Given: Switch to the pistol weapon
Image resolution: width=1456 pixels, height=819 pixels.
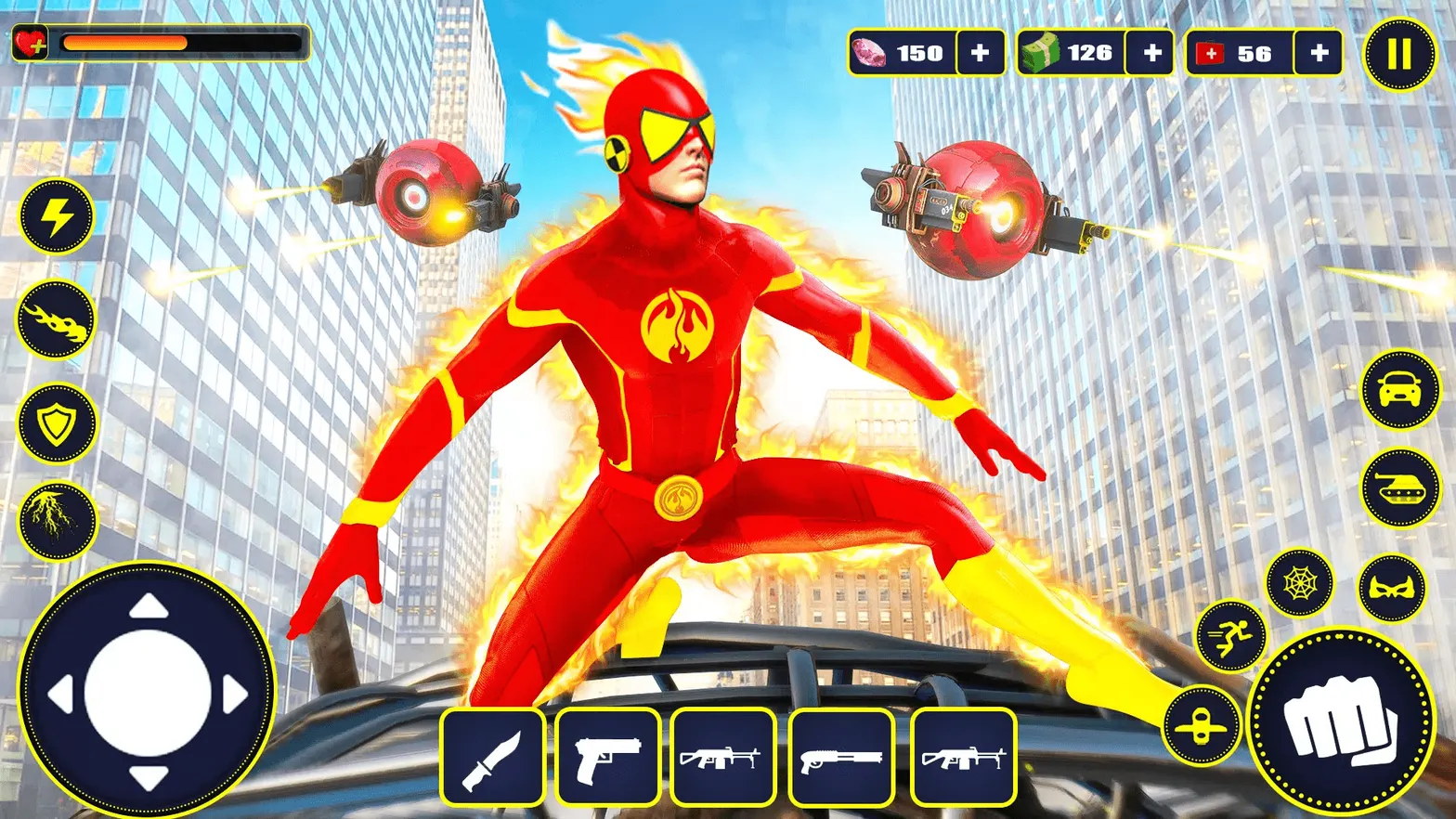Looking at the screenshot, I should pos(608,757).
